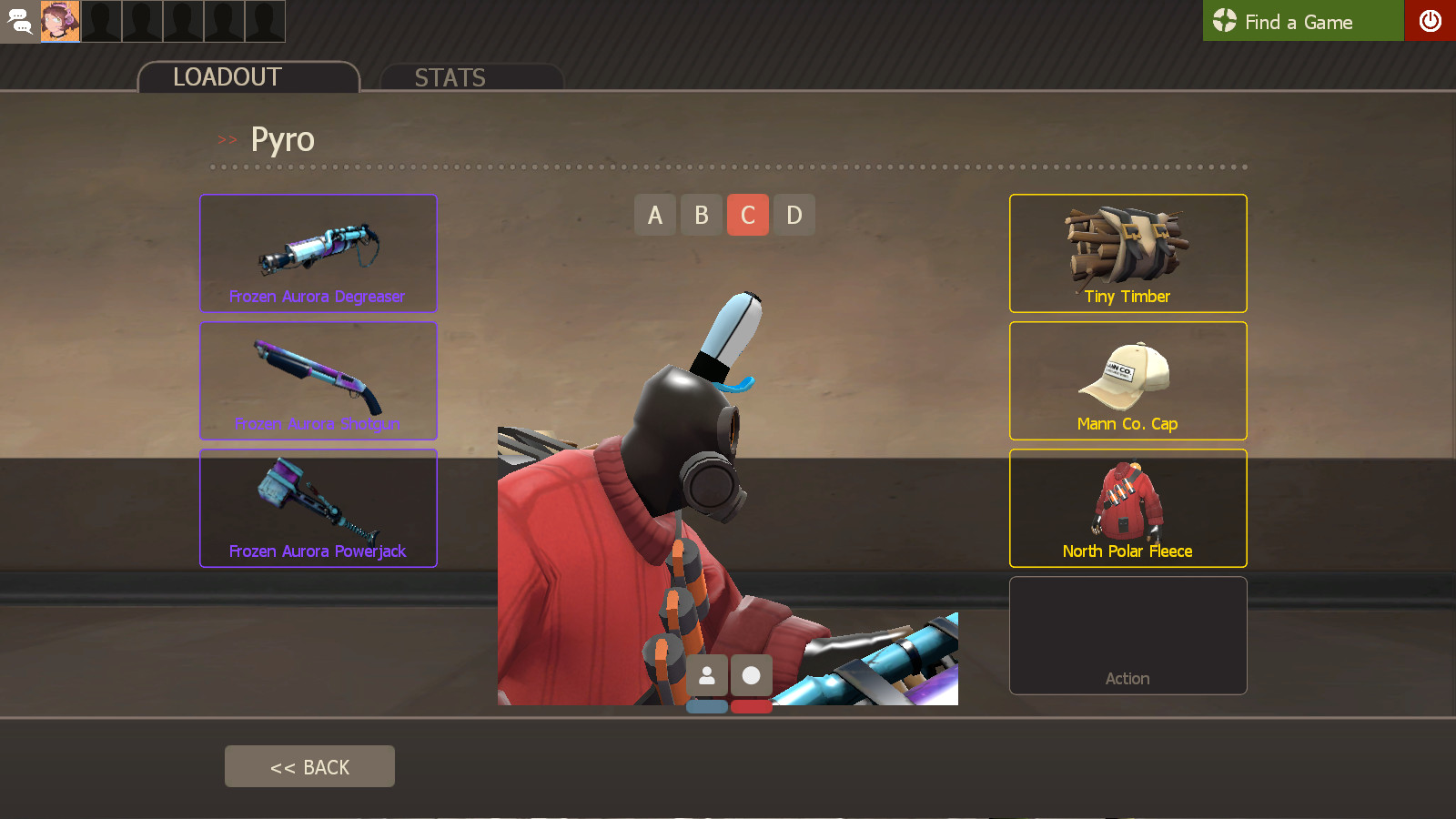Open the Frozen Aurora Shotgun secondary slot
Image resolution: width=1456 pixels, height=819 pixels.
pyautogui.click(x=318, y=380)
